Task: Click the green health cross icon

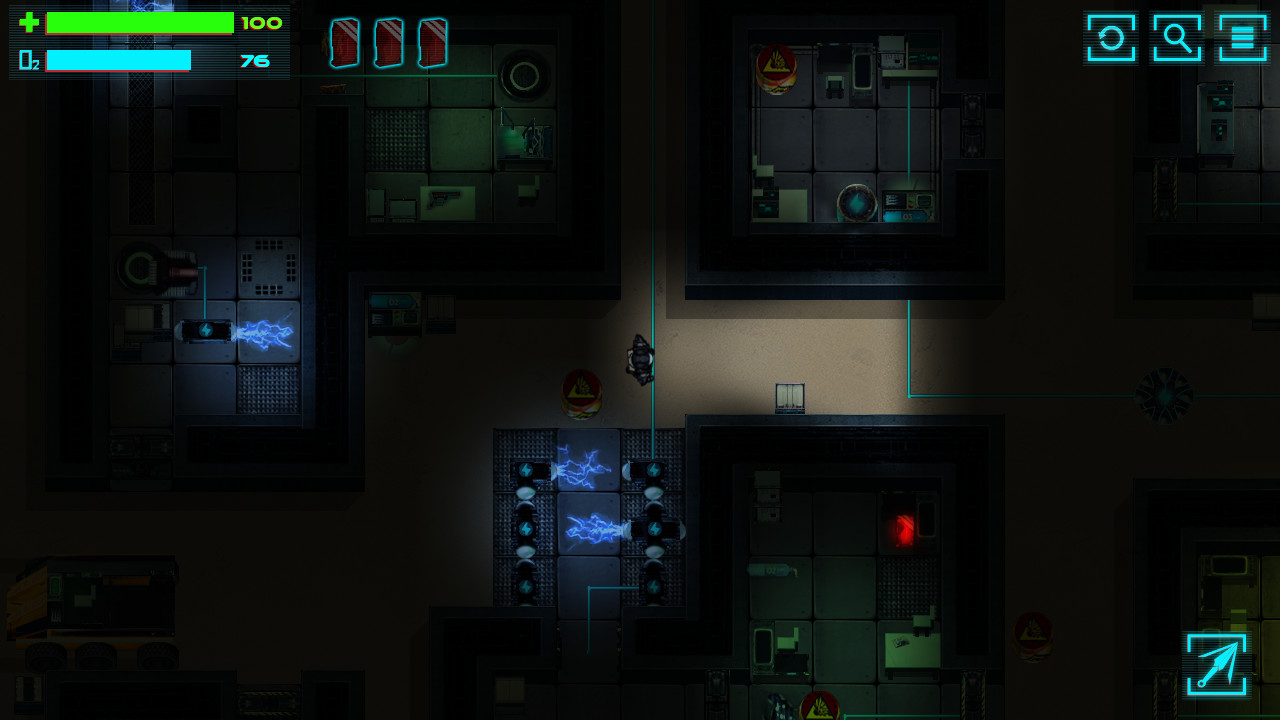Action: click(29, 22)
